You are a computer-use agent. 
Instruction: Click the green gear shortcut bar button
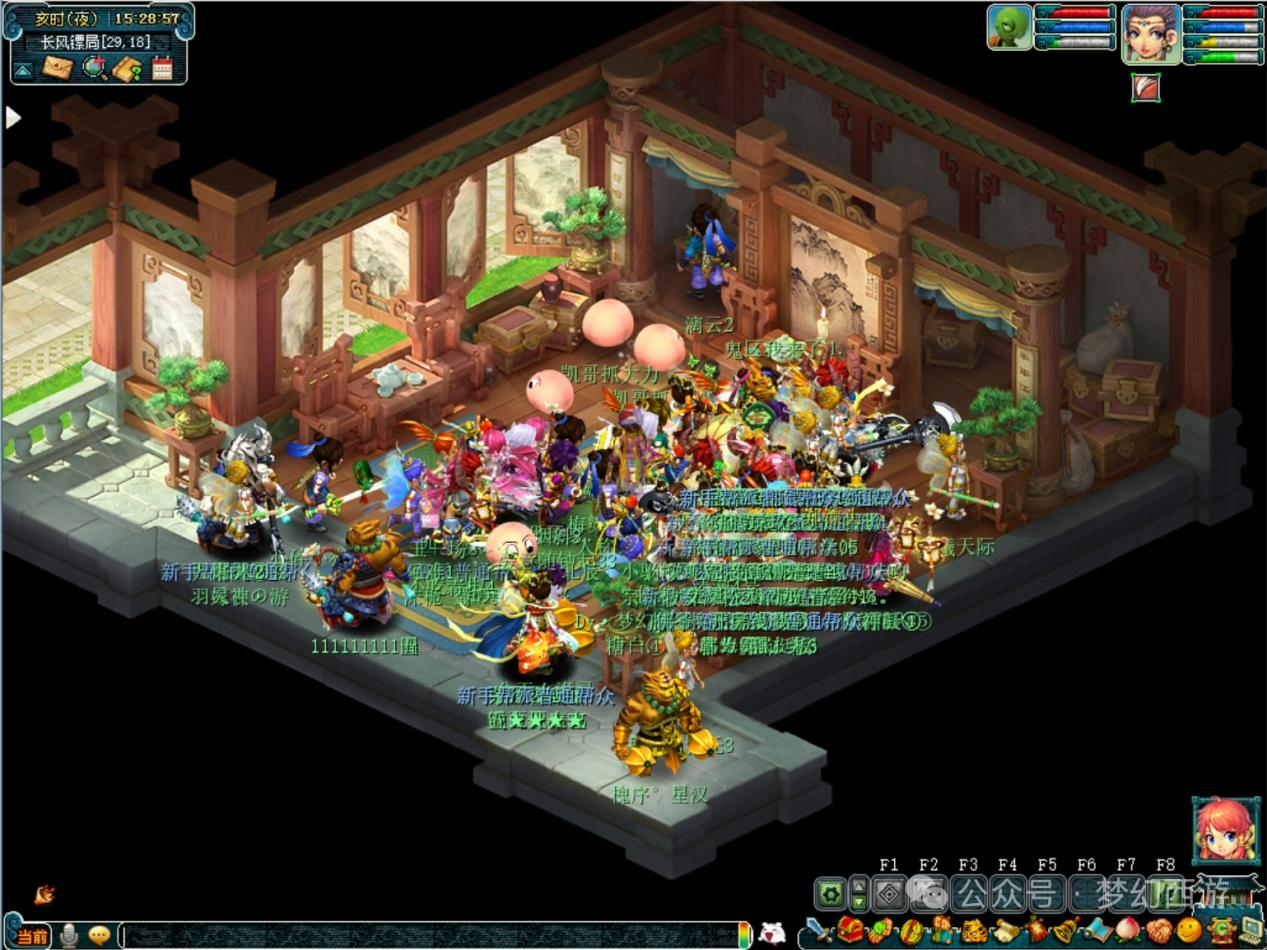tap(829, 893)
